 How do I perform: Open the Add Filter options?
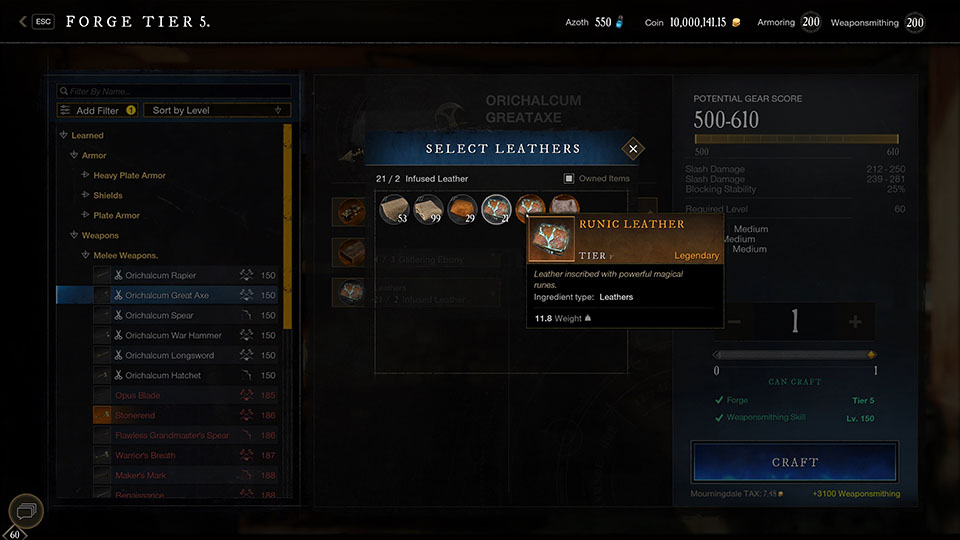click(x=97, y=110)
